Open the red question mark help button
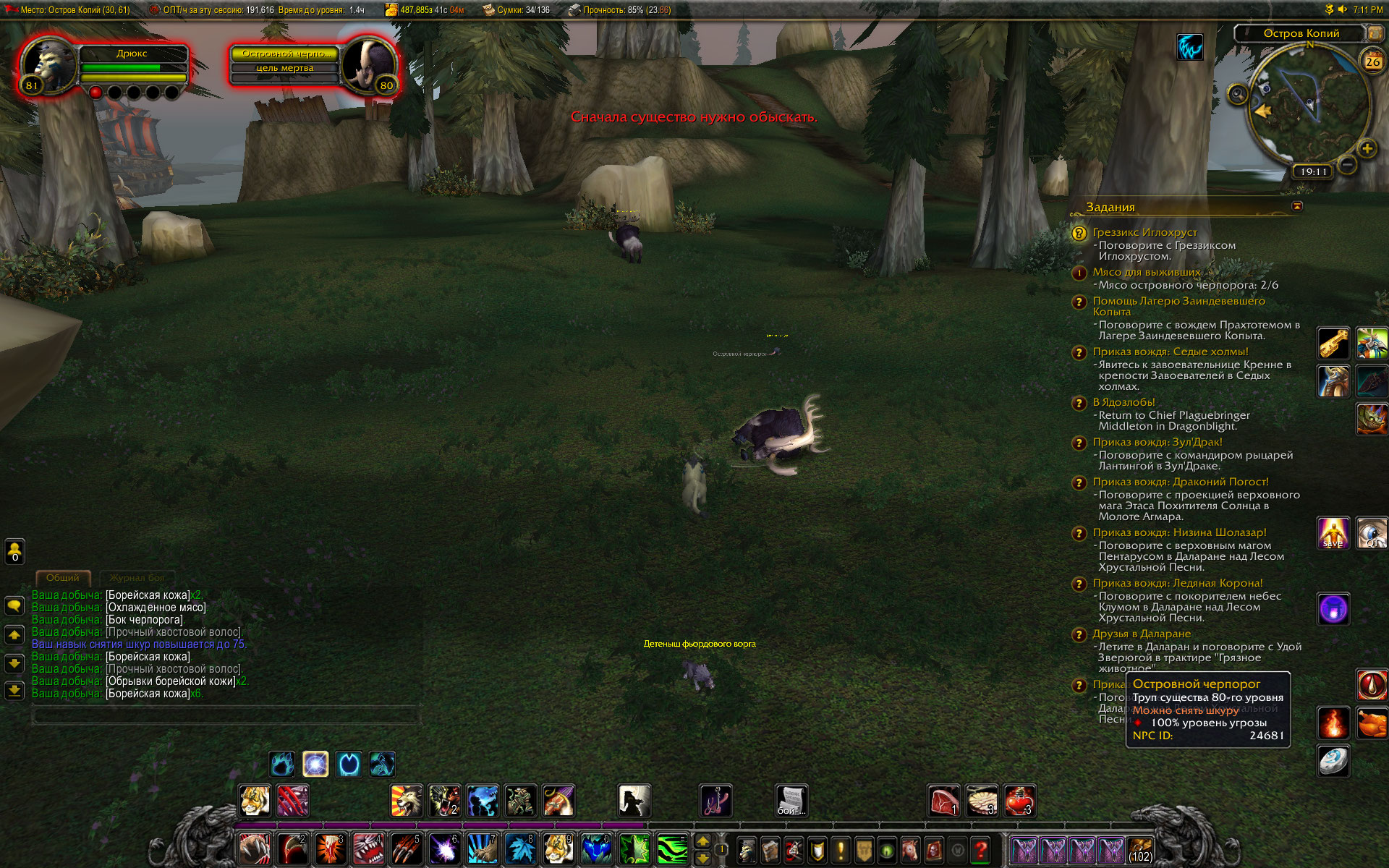 tap(980, 849)
